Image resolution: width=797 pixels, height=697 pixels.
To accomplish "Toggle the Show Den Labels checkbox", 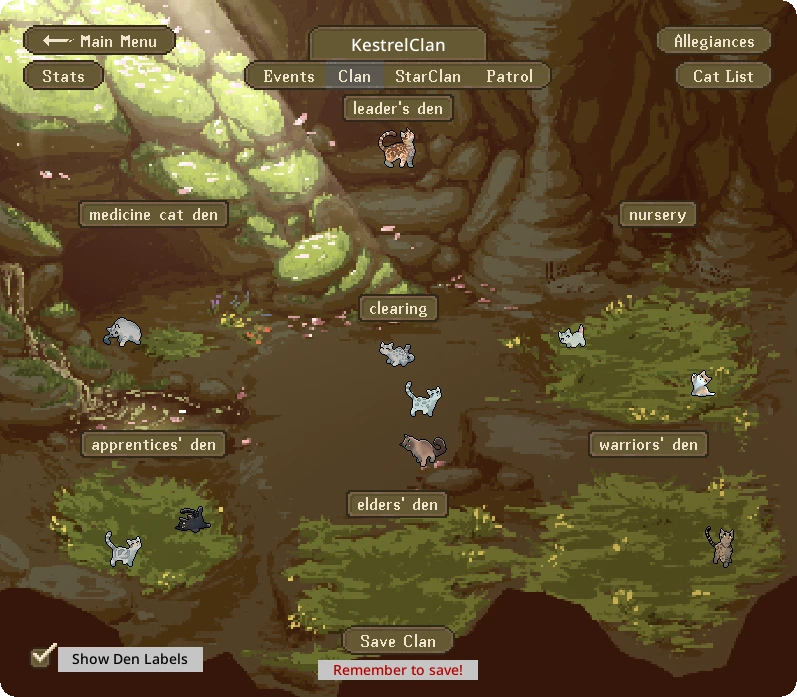I will click(43, 656).
